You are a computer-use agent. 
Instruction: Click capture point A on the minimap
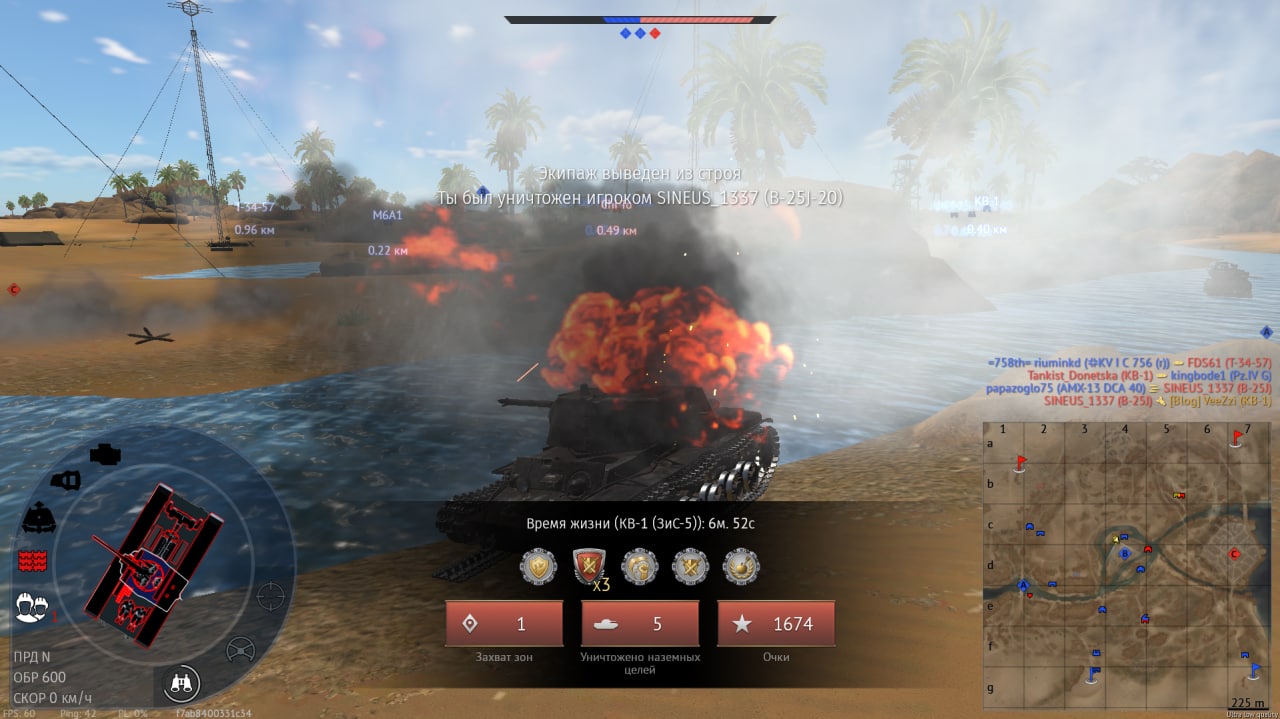tap(1023, 585)
